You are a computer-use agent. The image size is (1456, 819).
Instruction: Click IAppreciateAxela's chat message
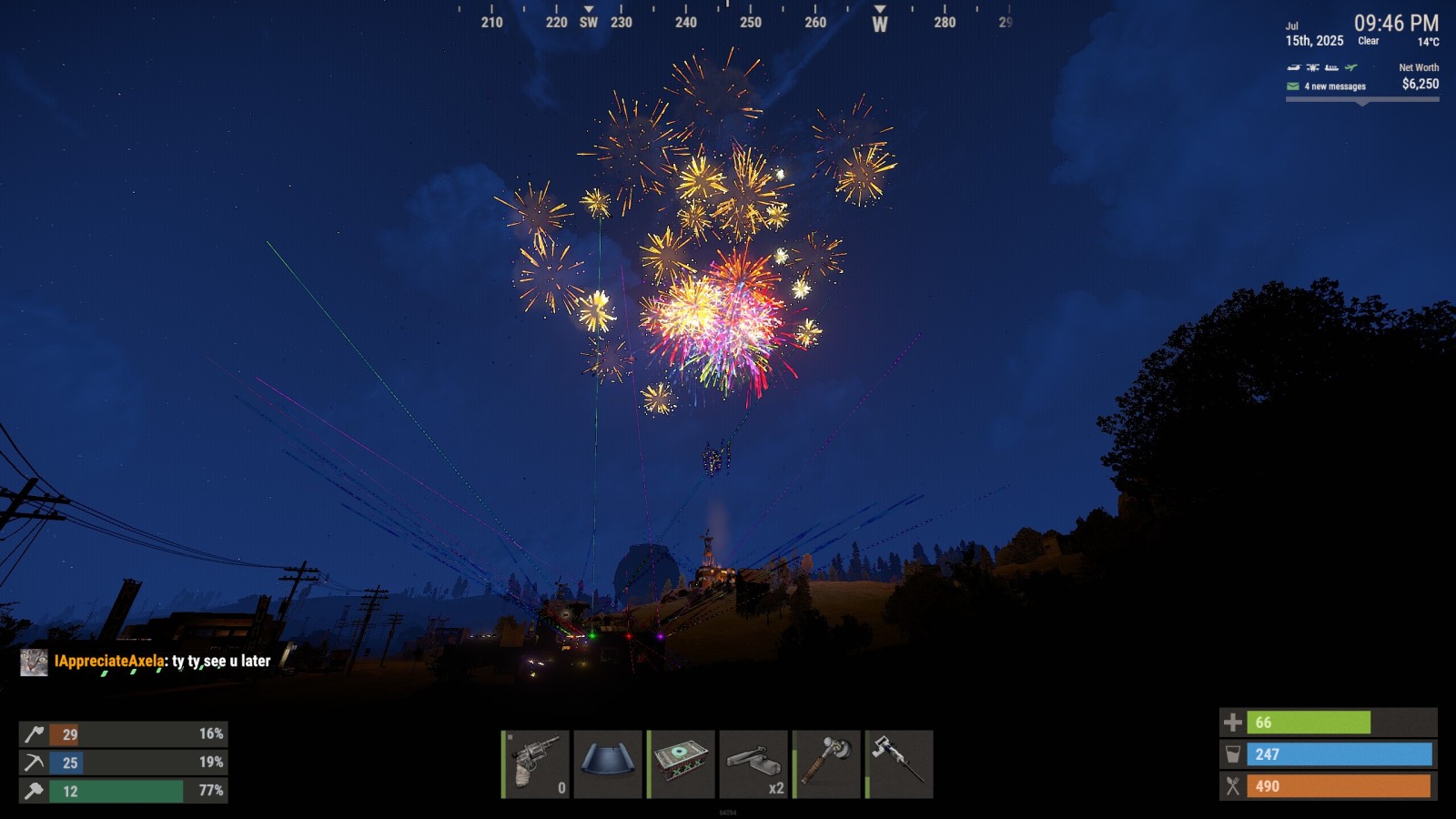coord(162,662)
